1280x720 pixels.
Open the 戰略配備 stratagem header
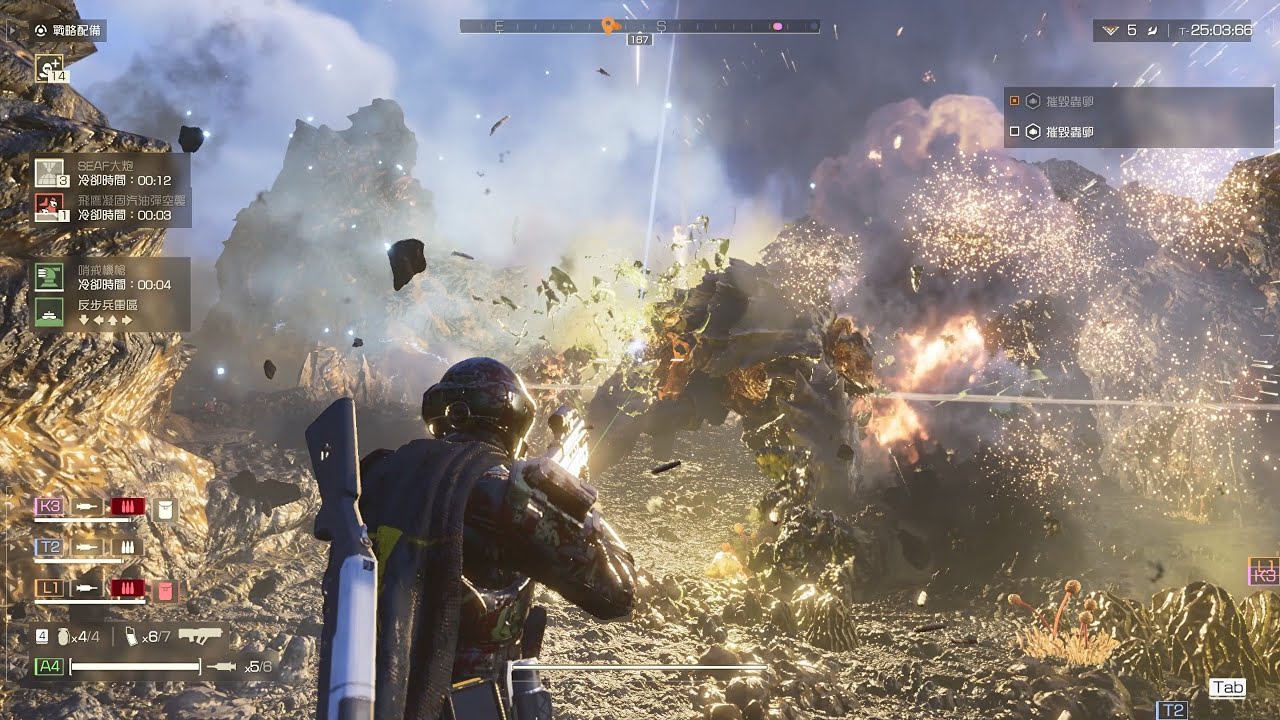coord(68,31)
